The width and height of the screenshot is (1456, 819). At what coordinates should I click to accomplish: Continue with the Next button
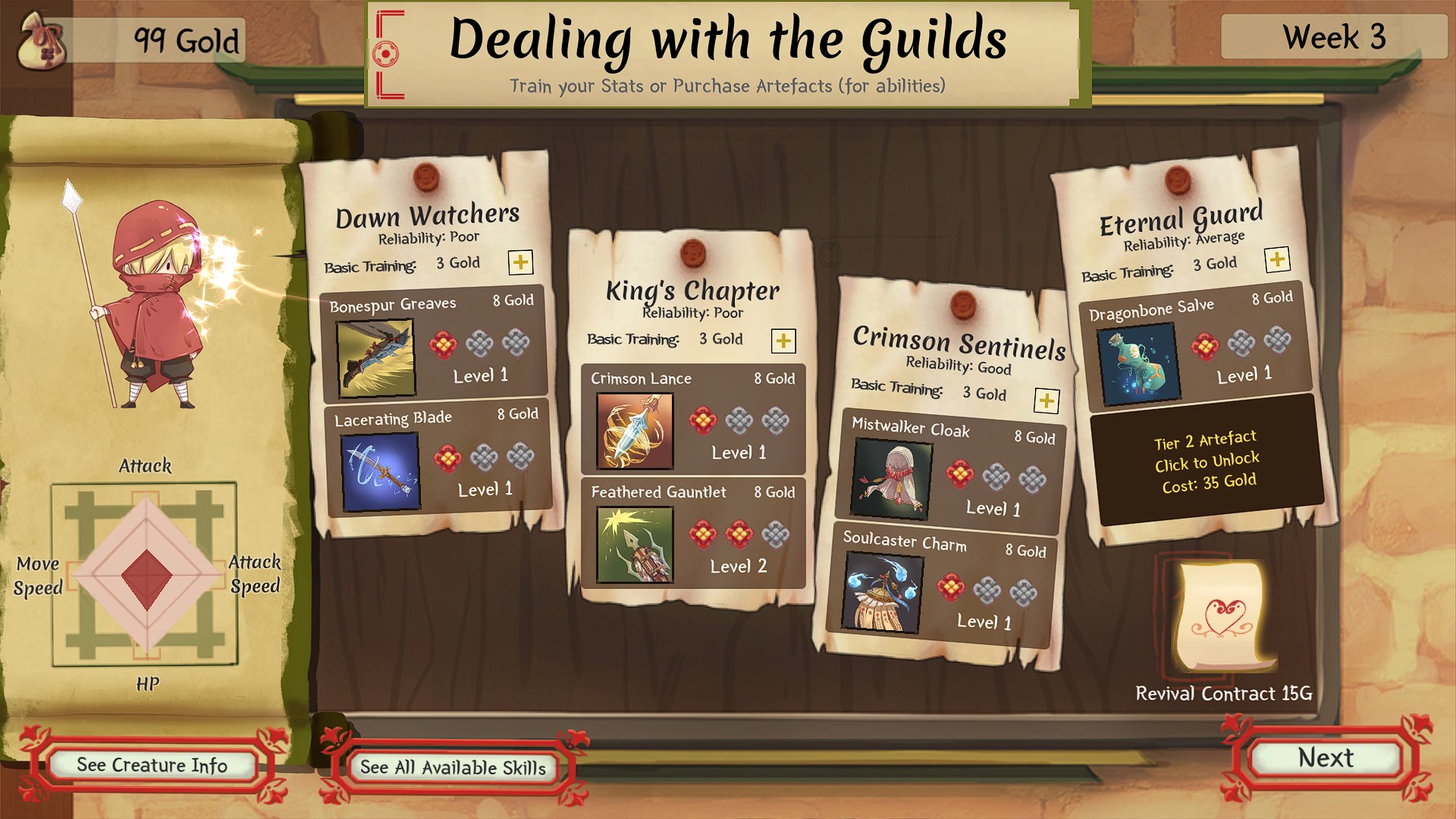pos(1325,758)
